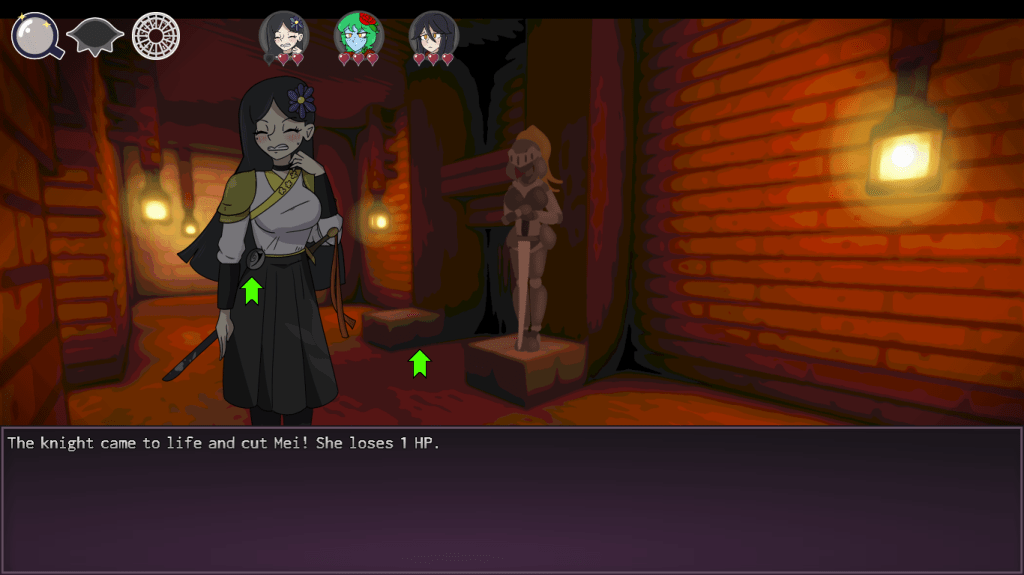Open the dark pouch-shaped icon
The height and width of the screenshot is (575, 1024).
(95, 37)
